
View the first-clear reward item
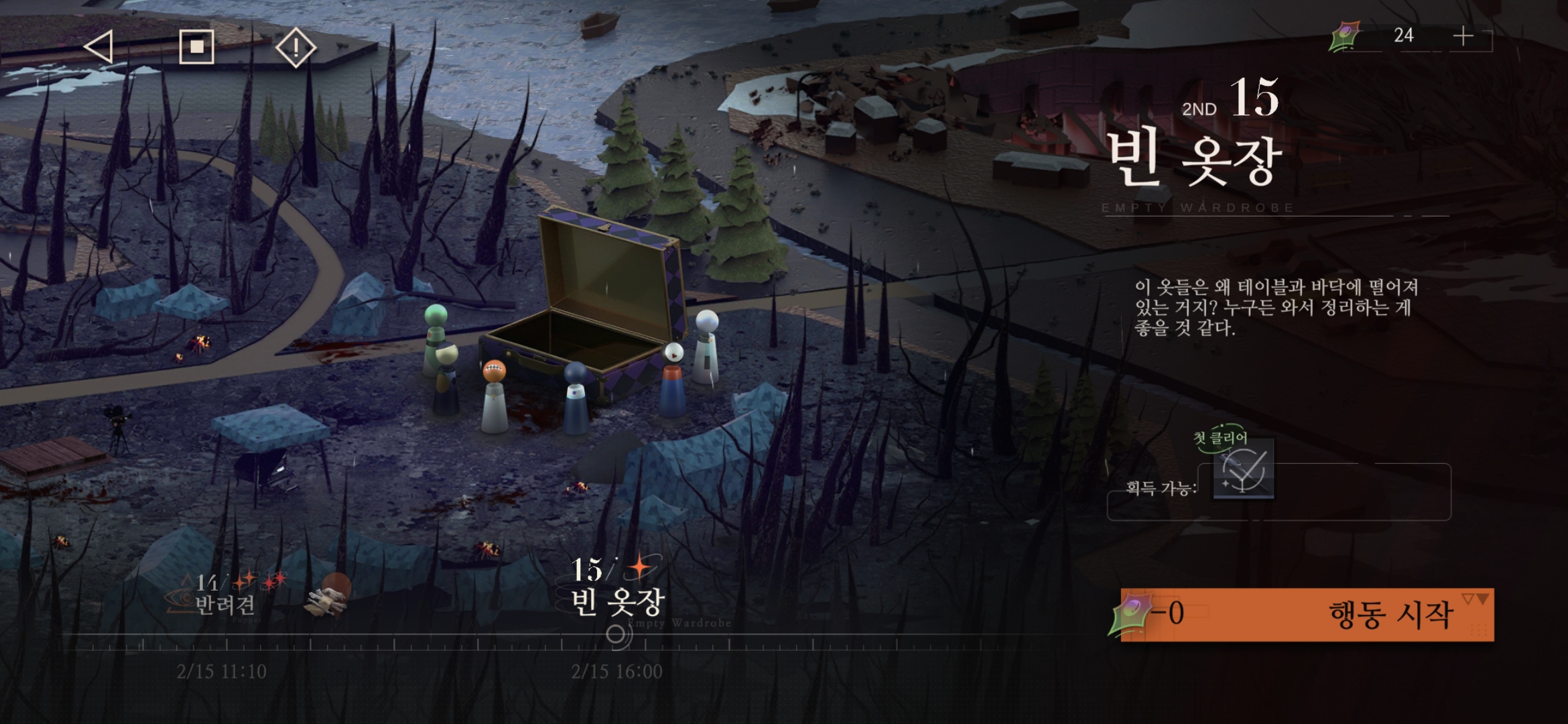click(1244, 469)
